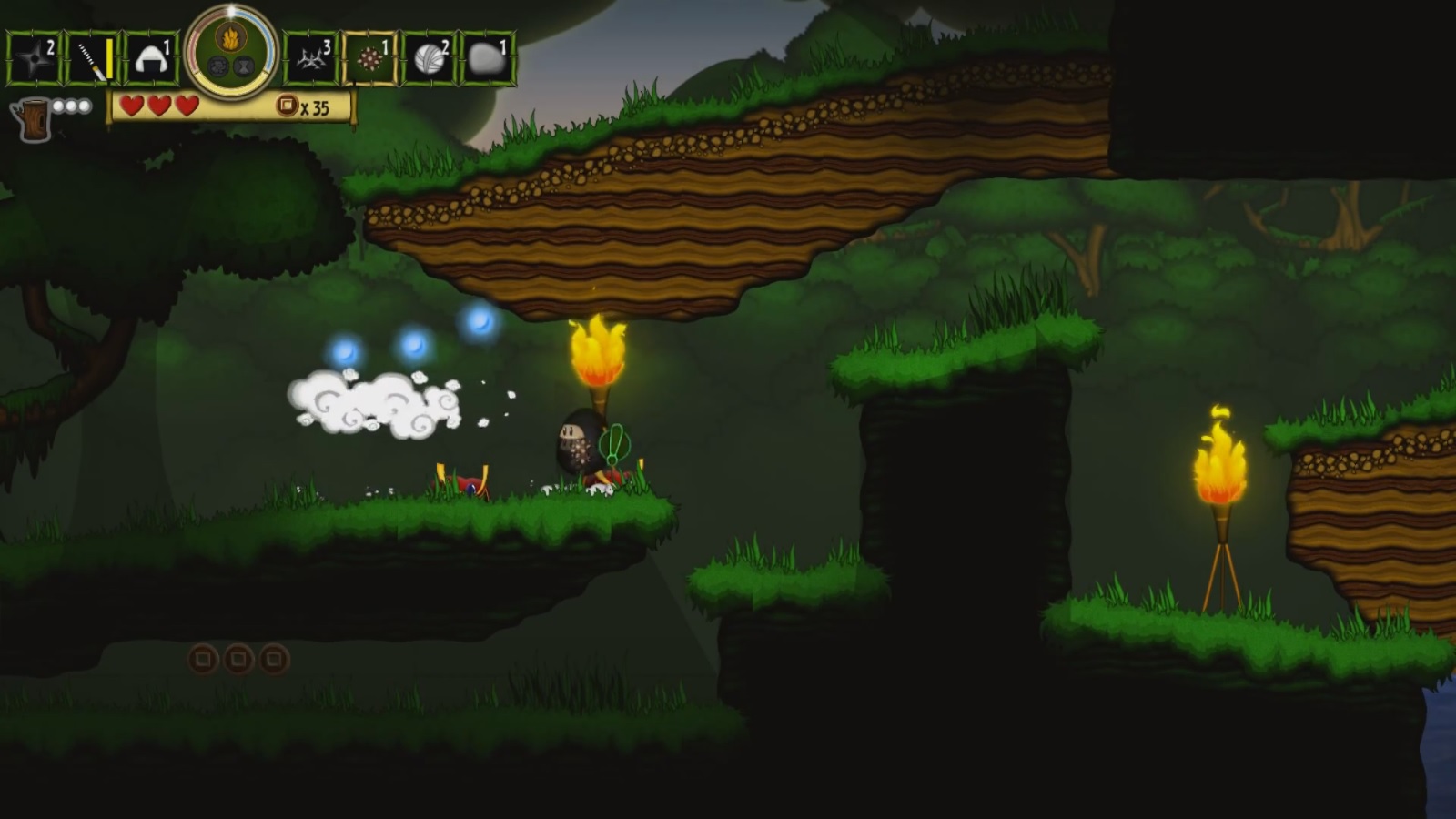This screenshot has width=1456, height=819.
Task: Use the onigiri rice ball slot
Action: (150, 59)
